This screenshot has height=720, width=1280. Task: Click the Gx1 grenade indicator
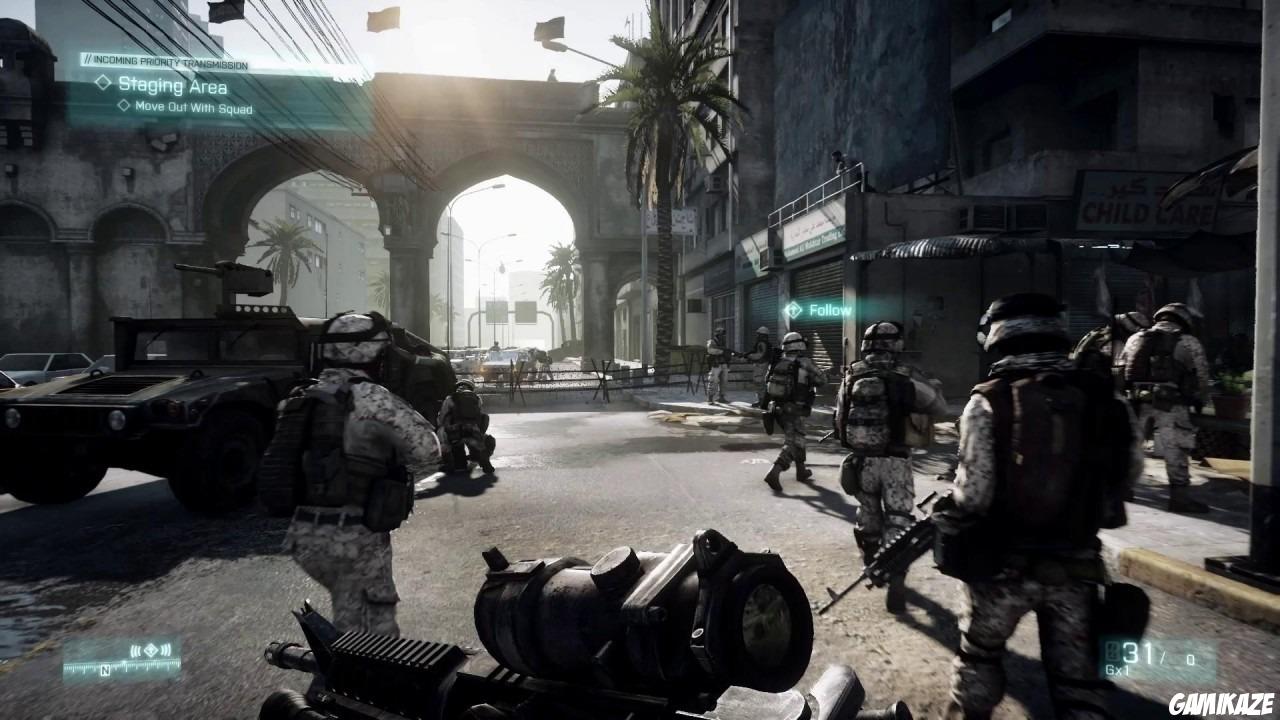1116,672
